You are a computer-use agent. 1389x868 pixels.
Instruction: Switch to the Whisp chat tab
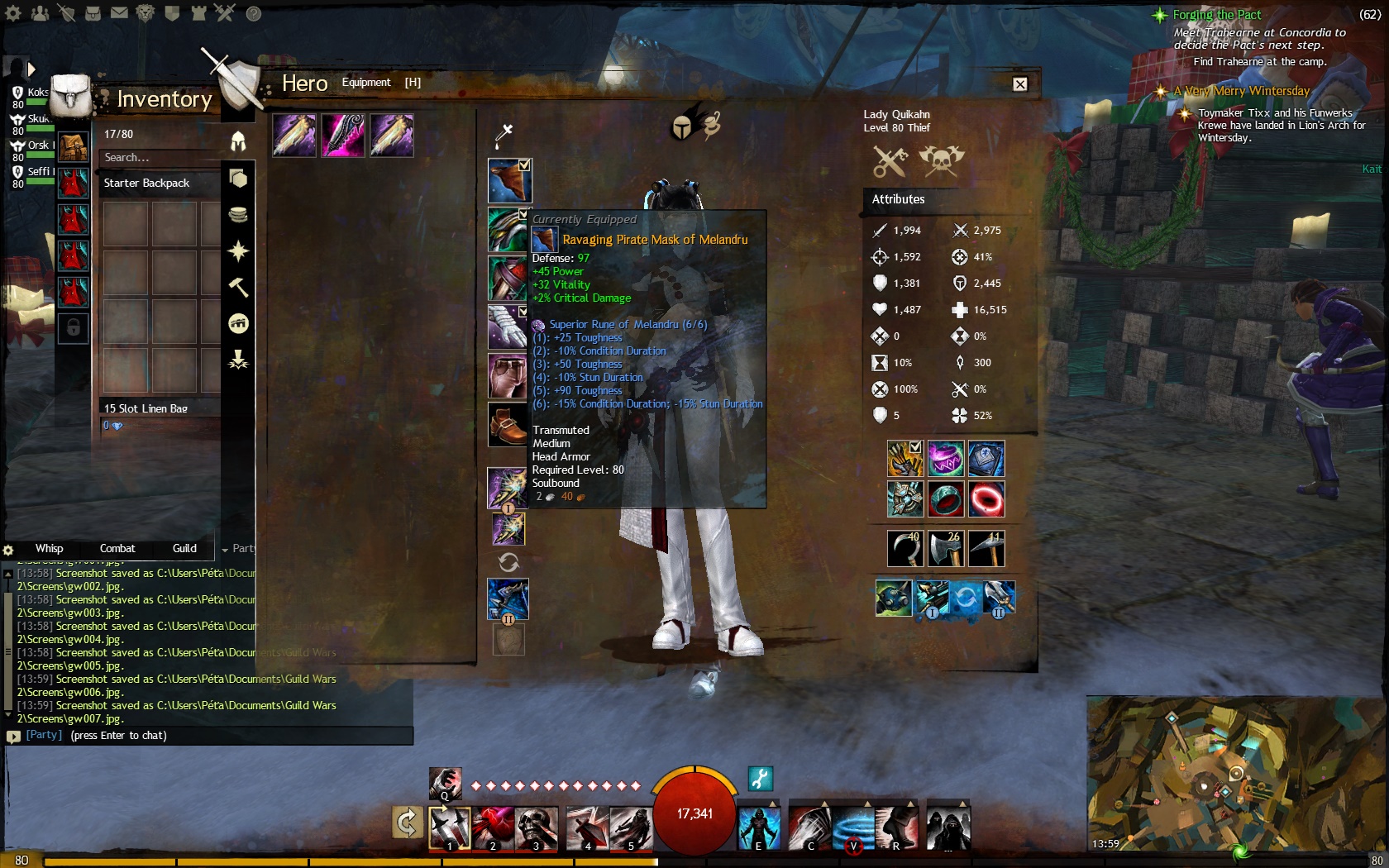coord(49,548)
